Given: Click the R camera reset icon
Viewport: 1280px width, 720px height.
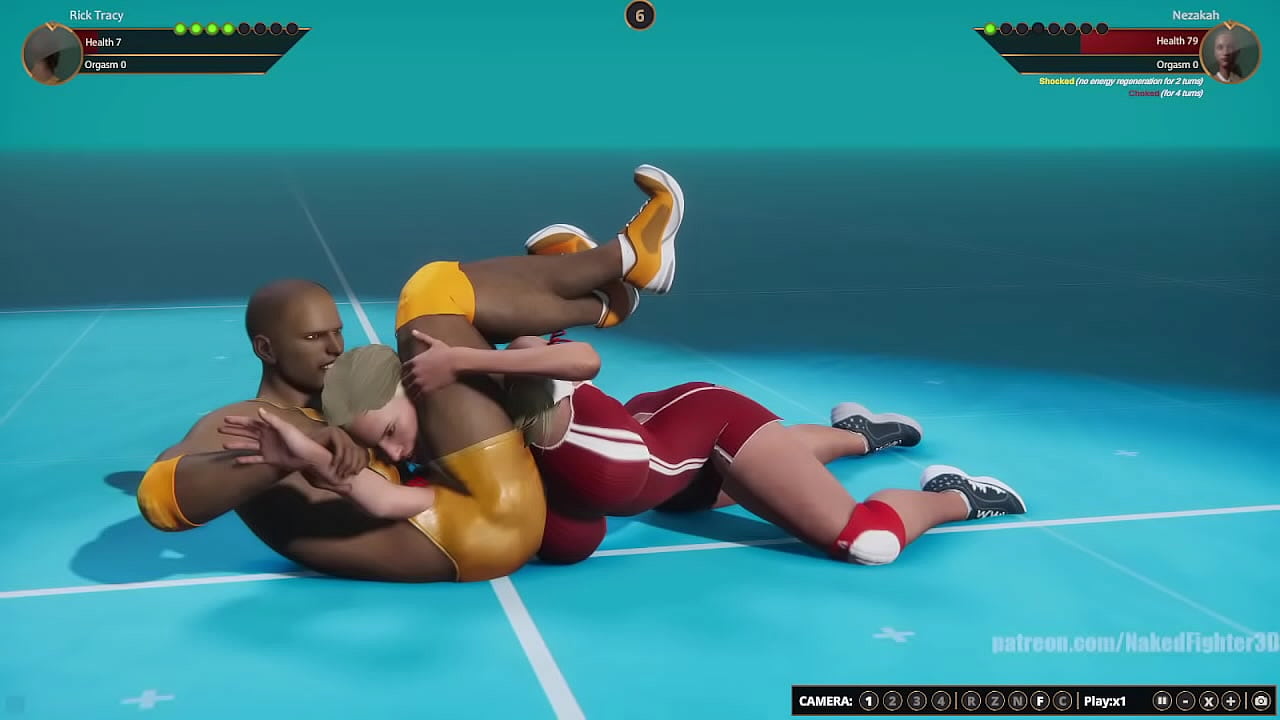Looking at the screenshot, I should [971, 700].
